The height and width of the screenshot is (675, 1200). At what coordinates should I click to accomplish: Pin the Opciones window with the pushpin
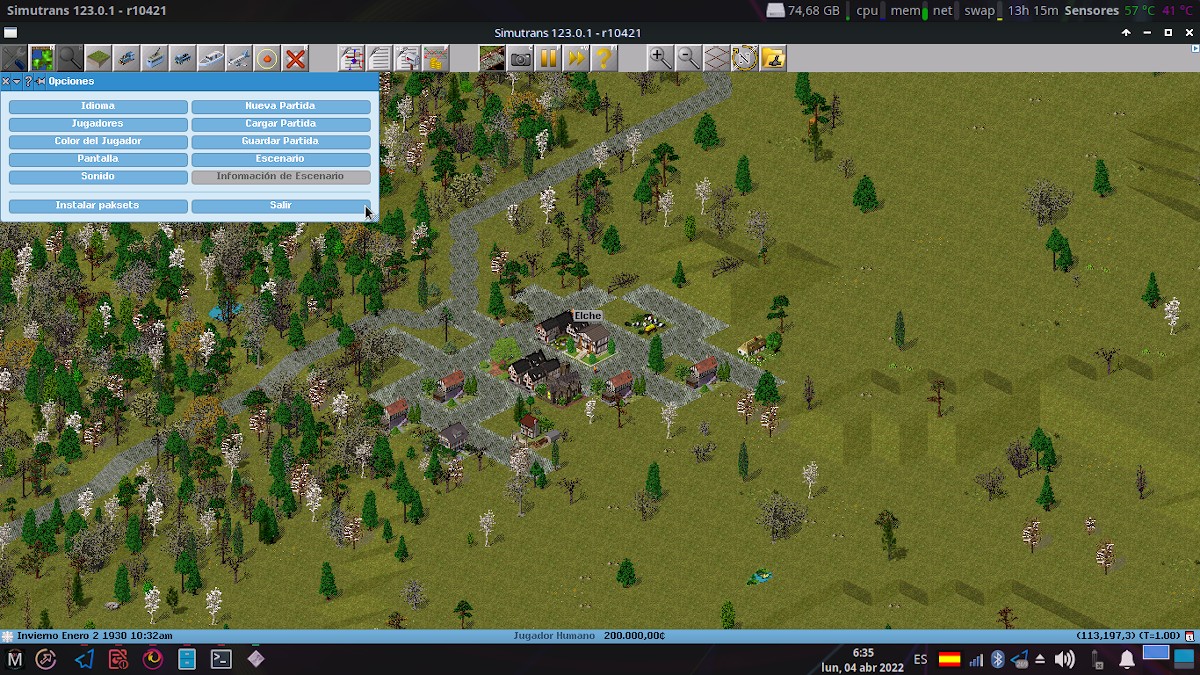tap(40, 81)
